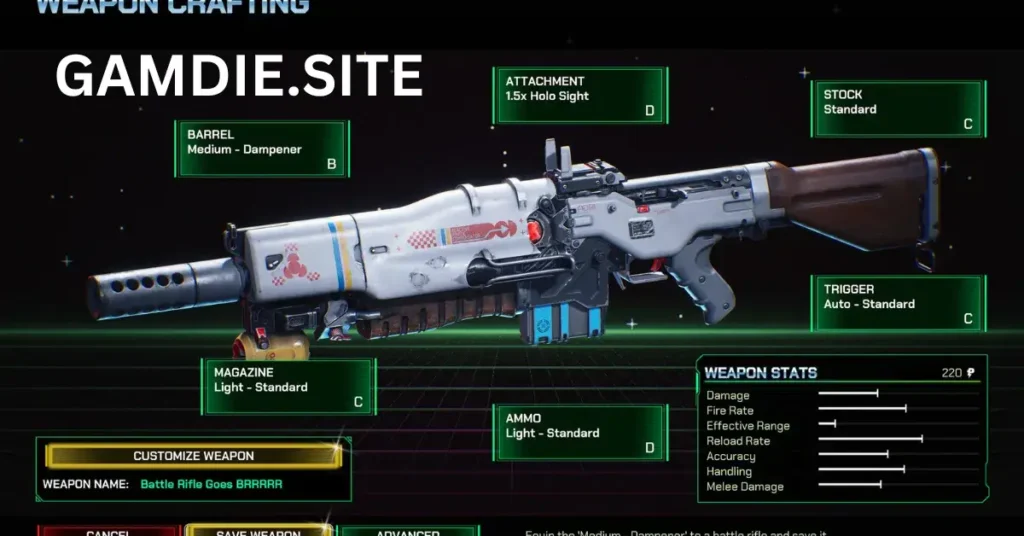Select the Ammo Light - Standard slot
The height and width of the screenshot is (536, 1024).
[580, 433]
